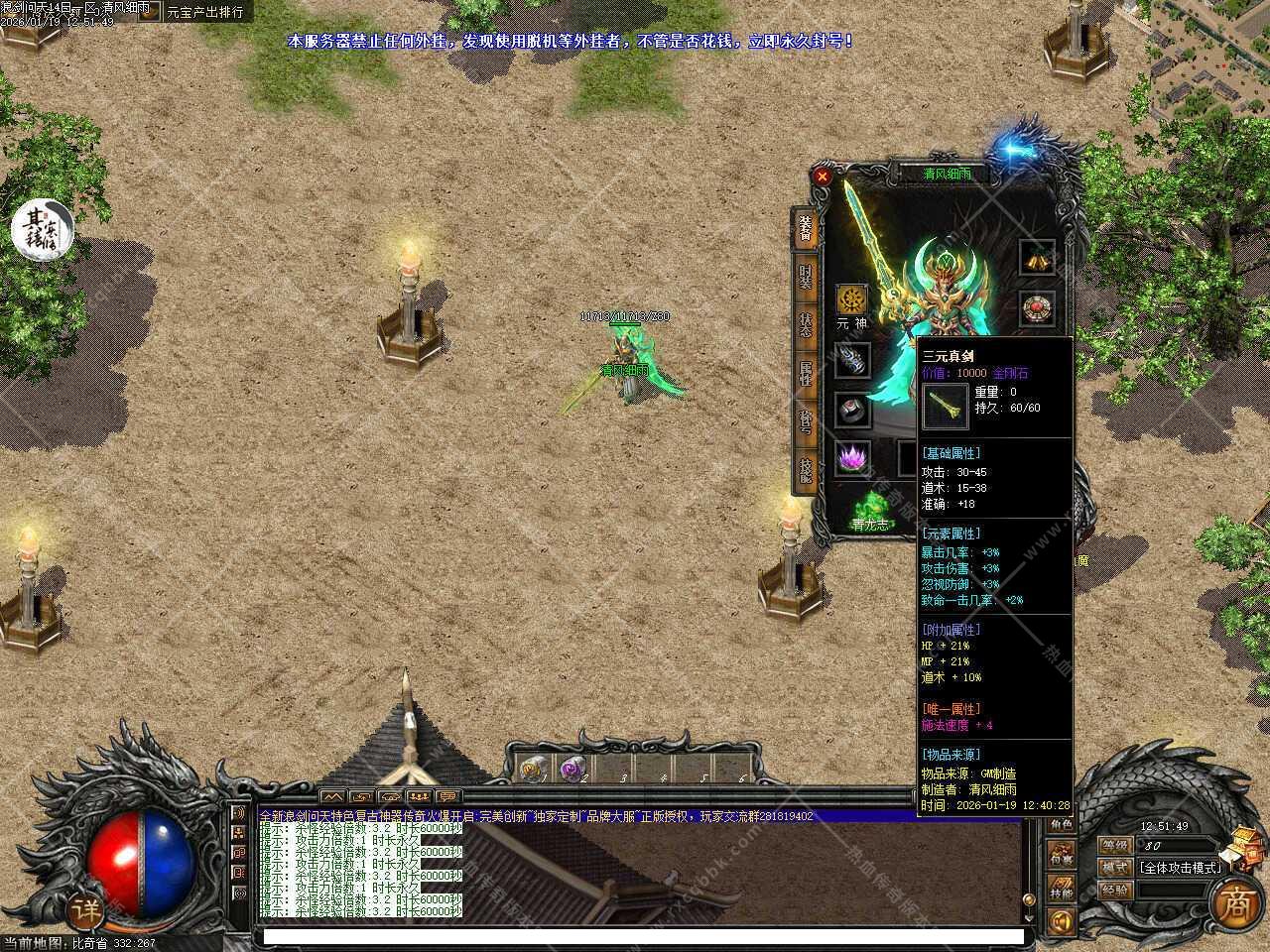Select the golden bells equipment slot
The height and width of the screenshot is (952, 1270).
(x=1038, y=258)
